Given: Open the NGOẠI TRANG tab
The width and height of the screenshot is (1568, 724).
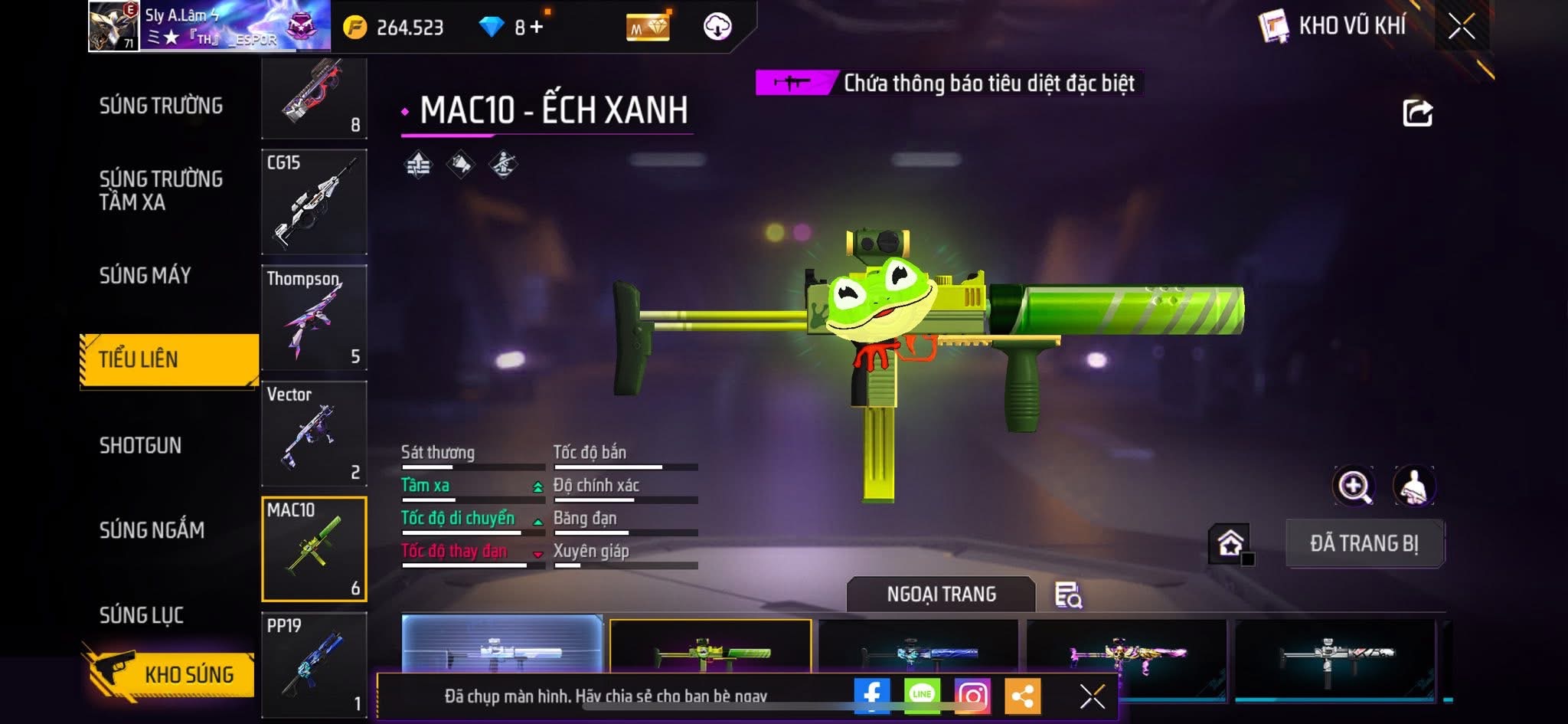Looking at the screenshot, I should pyautogui.click(x=941, y=595).
